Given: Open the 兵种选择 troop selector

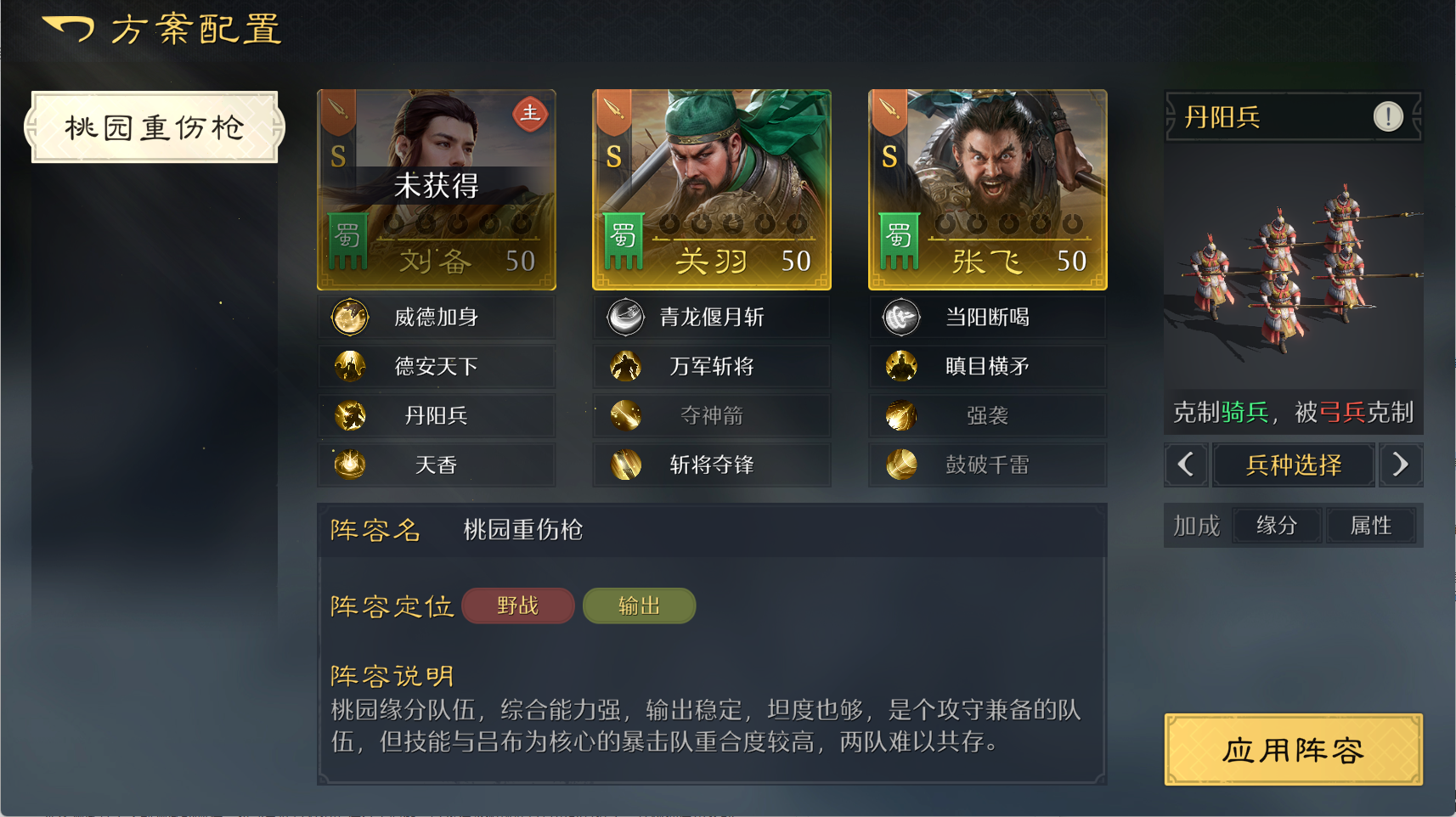Looking at the screenshot, I should [1294, 465].
